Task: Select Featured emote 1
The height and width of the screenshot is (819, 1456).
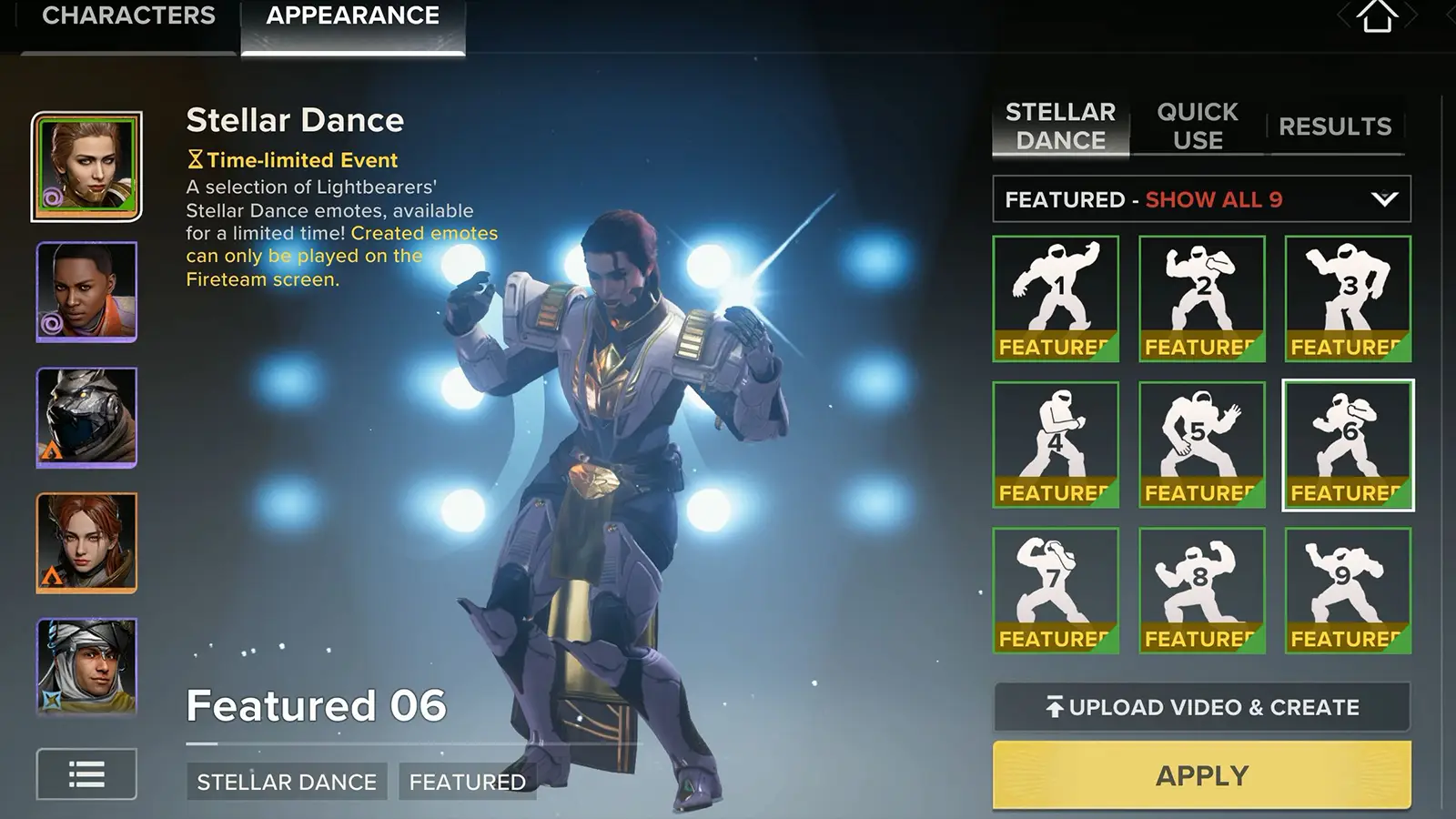Action: pyautogui.click(x=1056, y=298)
